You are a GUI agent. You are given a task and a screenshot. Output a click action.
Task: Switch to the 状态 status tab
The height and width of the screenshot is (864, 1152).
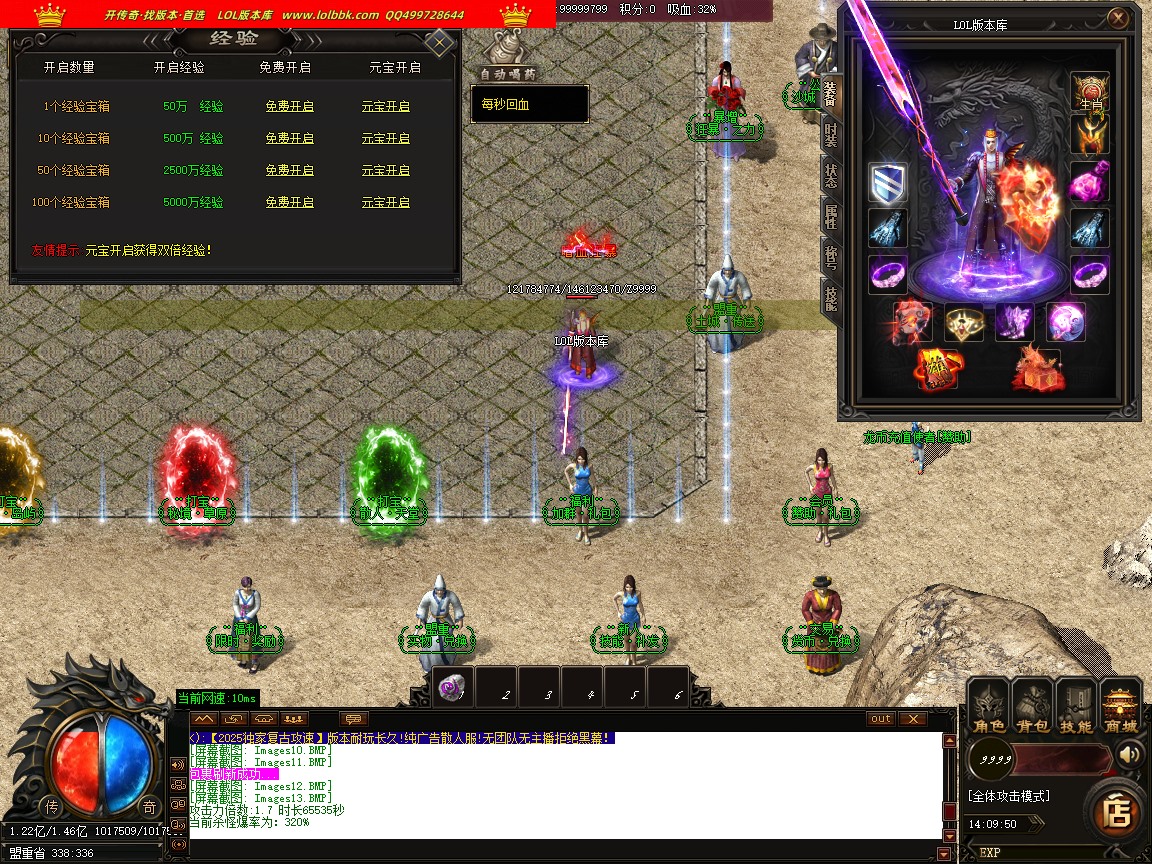(x=831, y=177)
